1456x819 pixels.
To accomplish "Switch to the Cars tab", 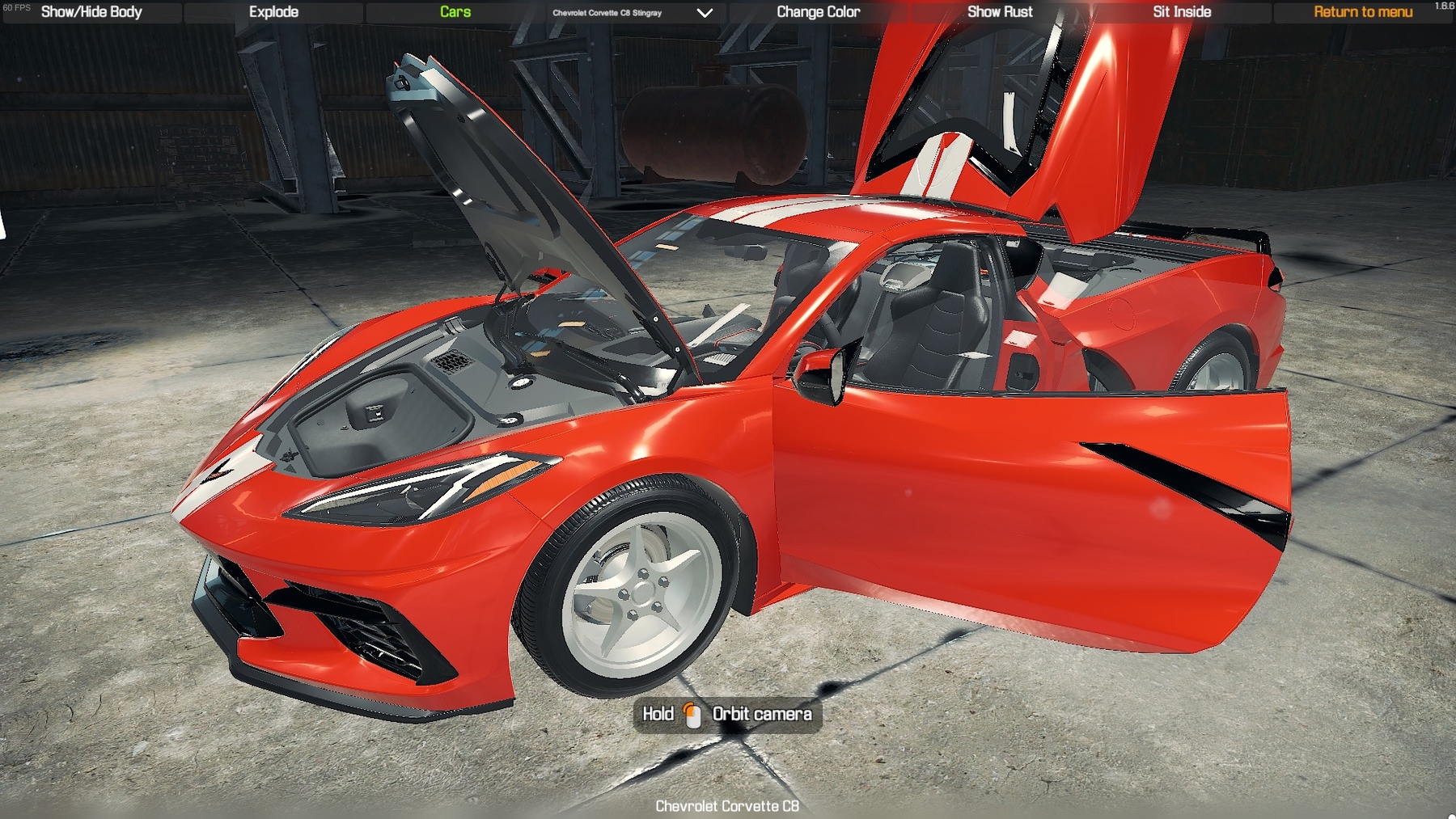I will point(455,12).
